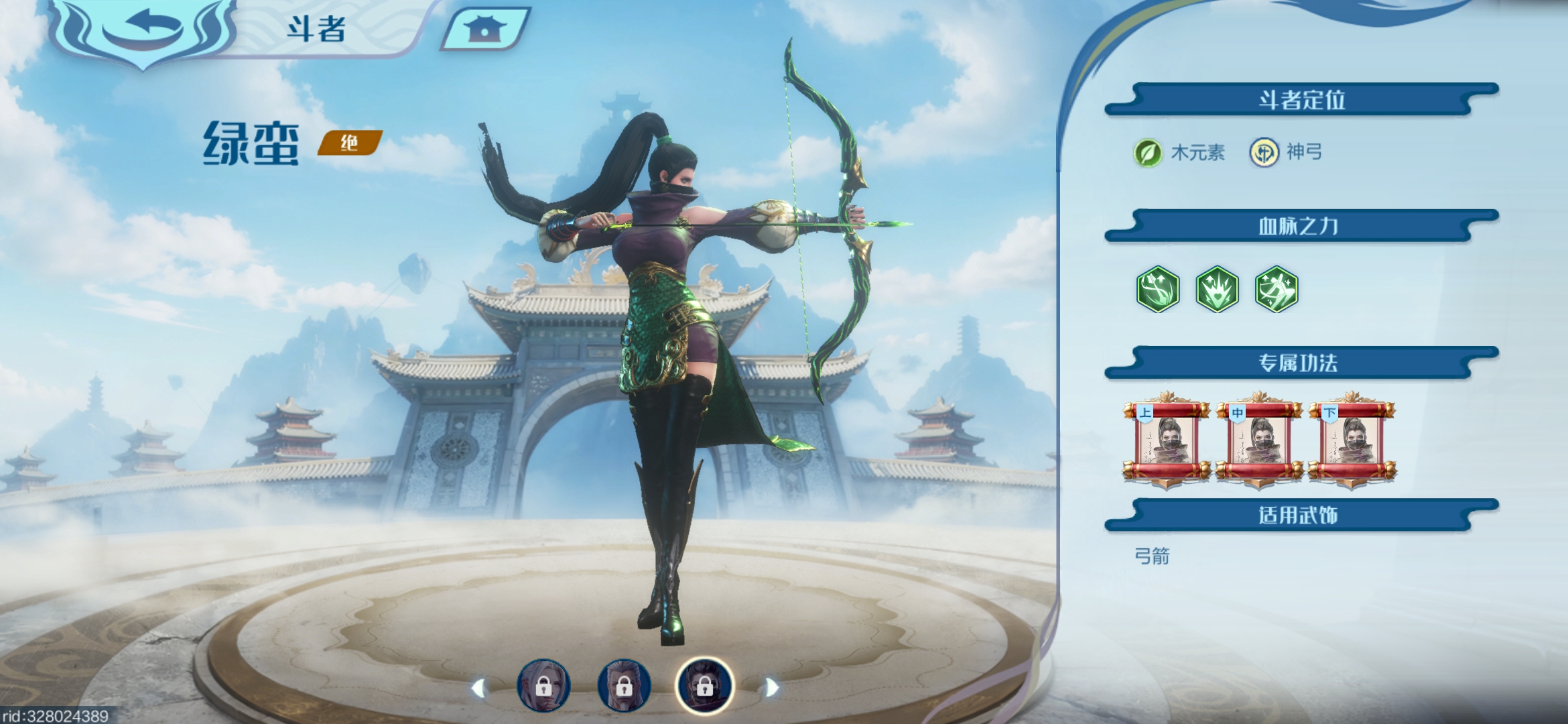Image resolution: width=1568 pixels, height=724 pixels.
Task: Tap the 绝 rarity badge
Action: coord(349,143)
